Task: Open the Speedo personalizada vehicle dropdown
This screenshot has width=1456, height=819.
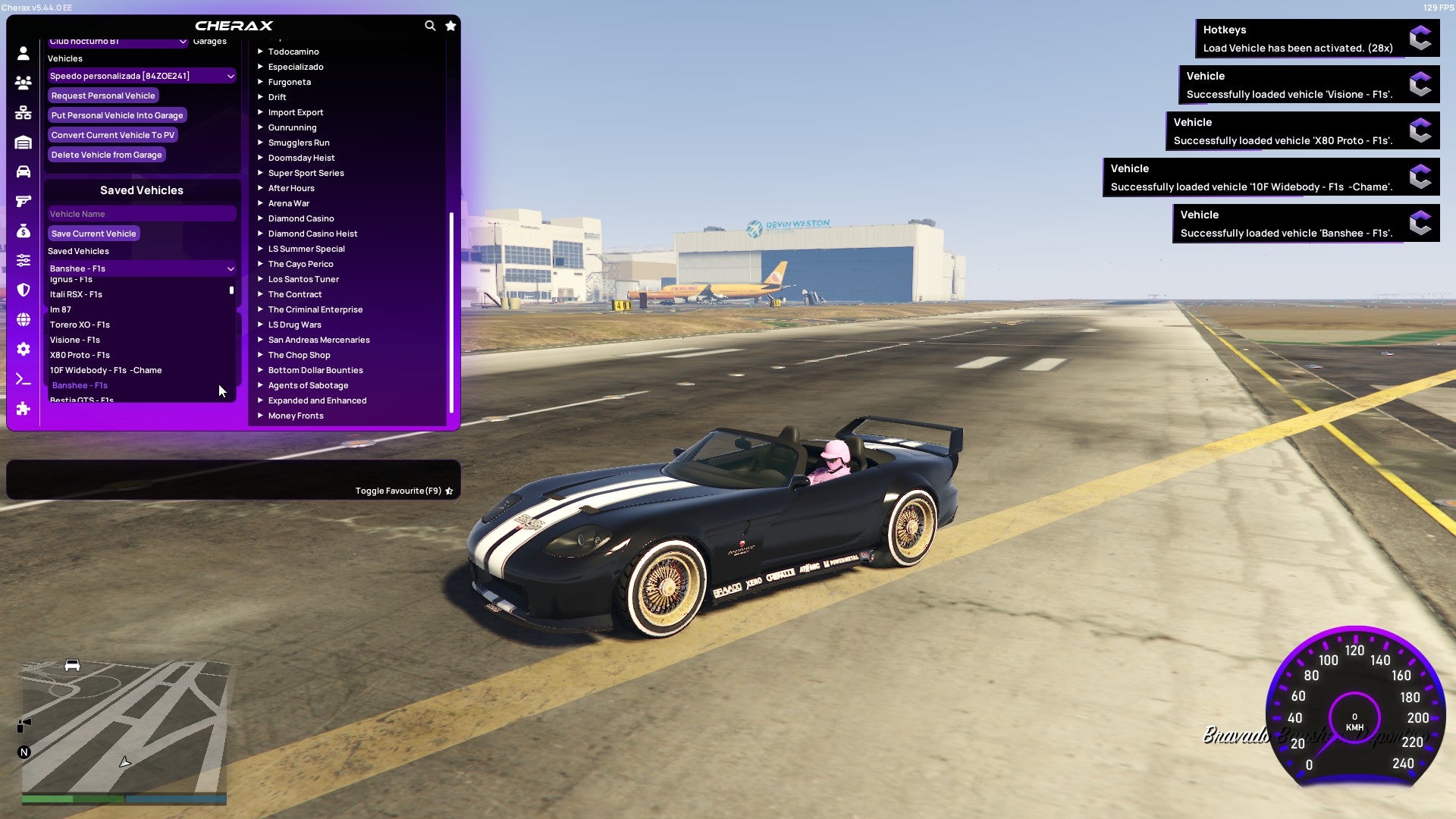Action: click(141, 75)
